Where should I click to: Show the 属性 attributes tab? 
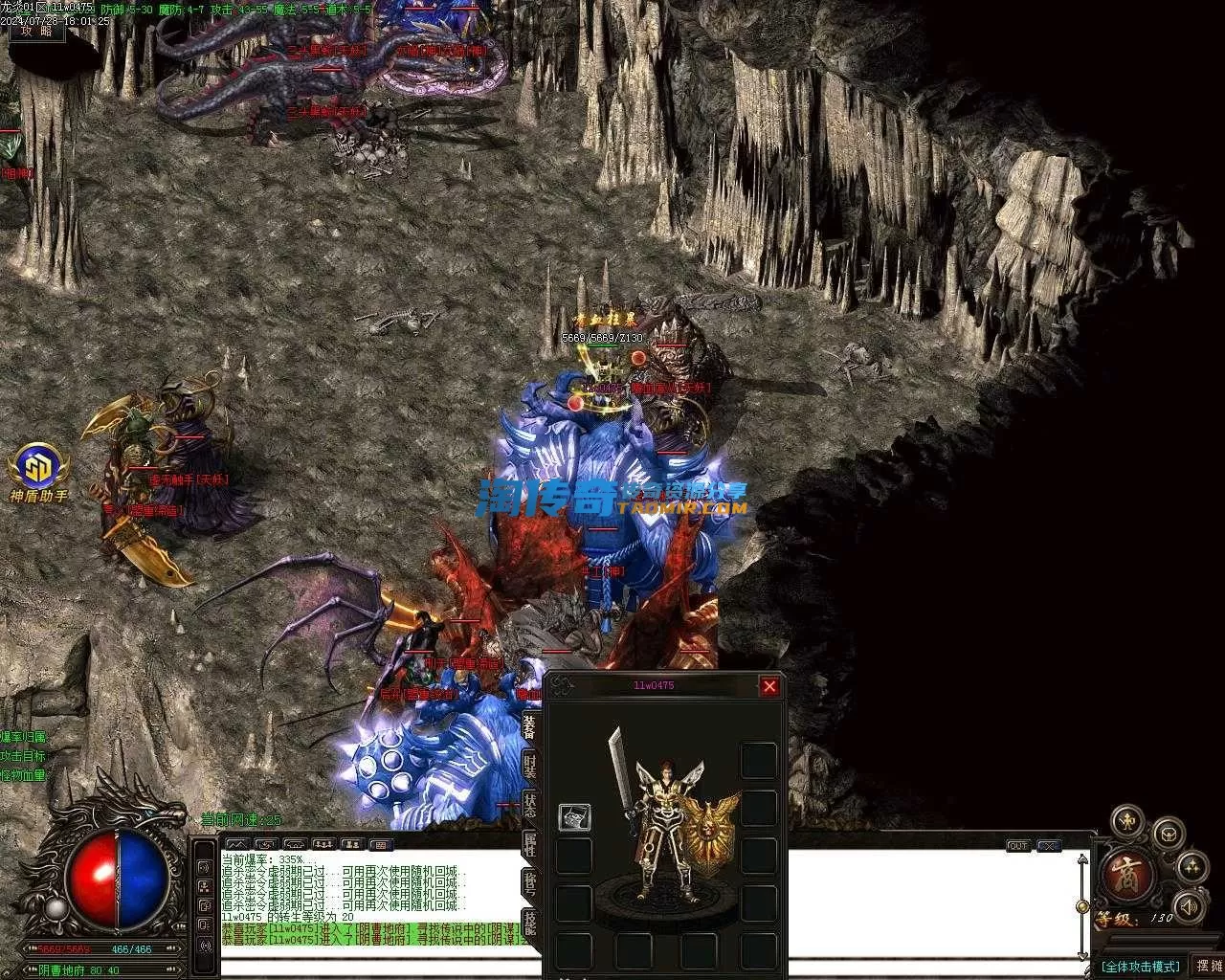coord(530,844)
